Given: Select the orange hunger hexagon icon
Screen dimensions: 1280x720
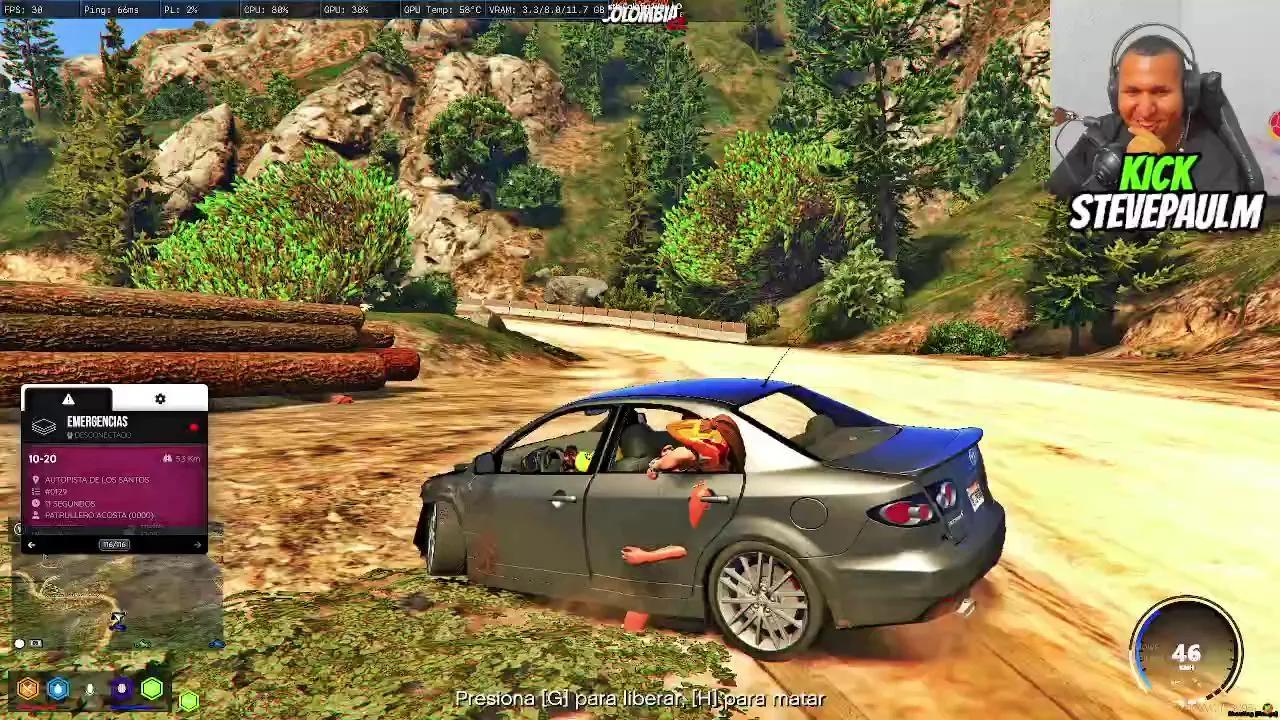Looking at the screenshot, I should (26, 689).
